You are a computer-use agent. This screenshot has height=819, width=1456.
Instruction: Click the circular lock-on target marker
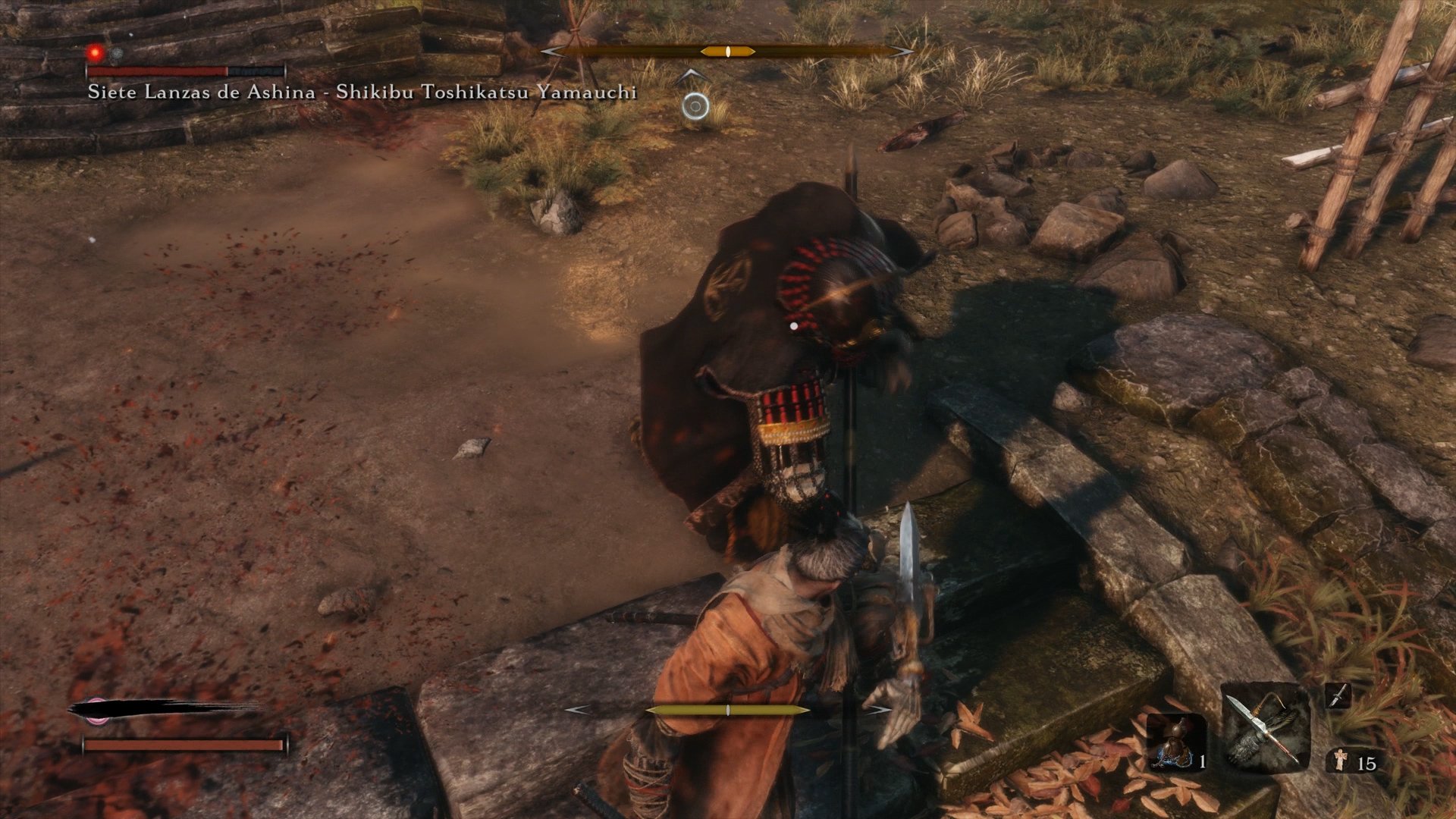(695, 107)
